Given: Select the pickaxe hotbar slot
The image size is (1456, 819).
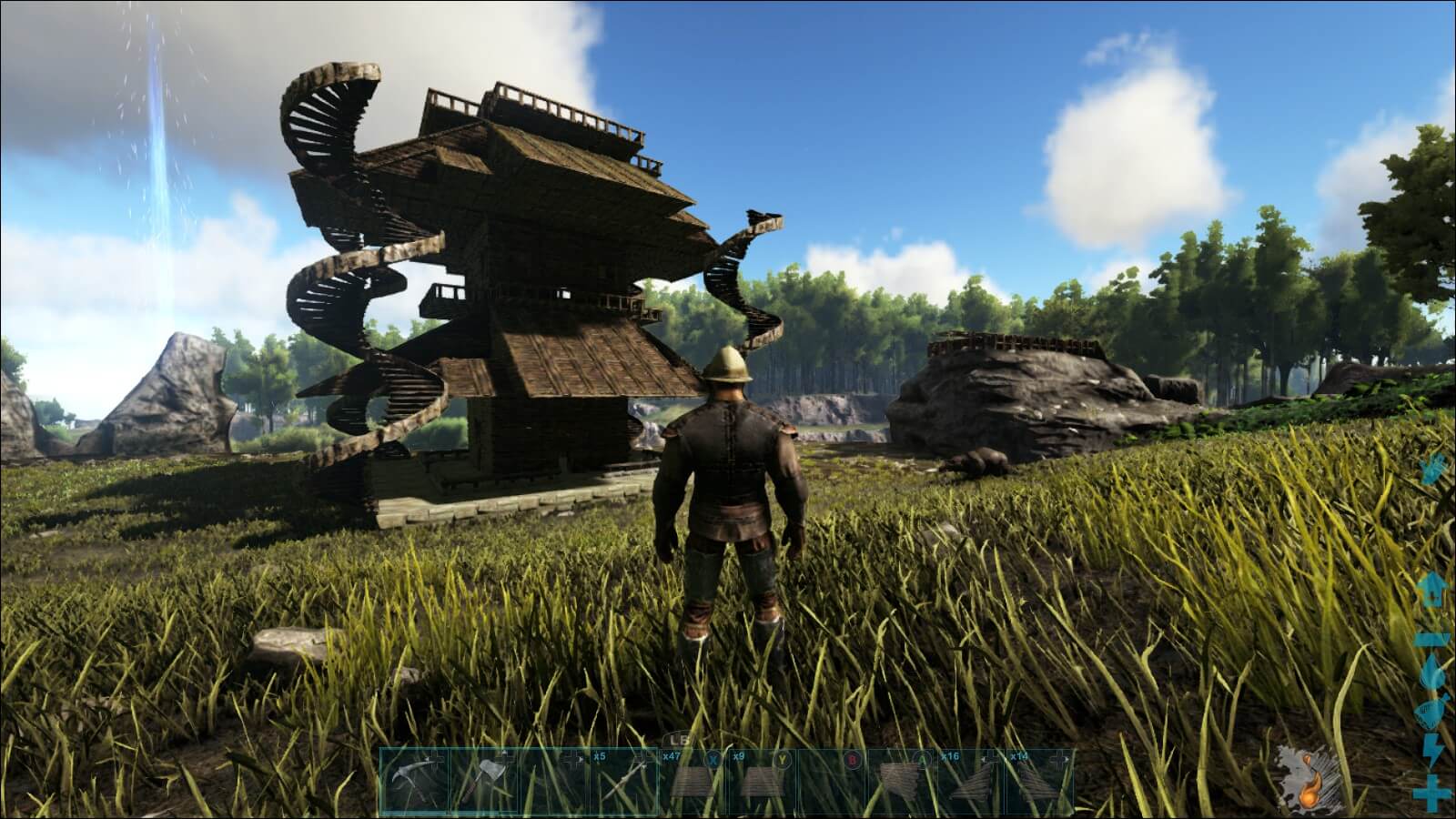Looking at the screenshot, I should [x=414, y=780].
